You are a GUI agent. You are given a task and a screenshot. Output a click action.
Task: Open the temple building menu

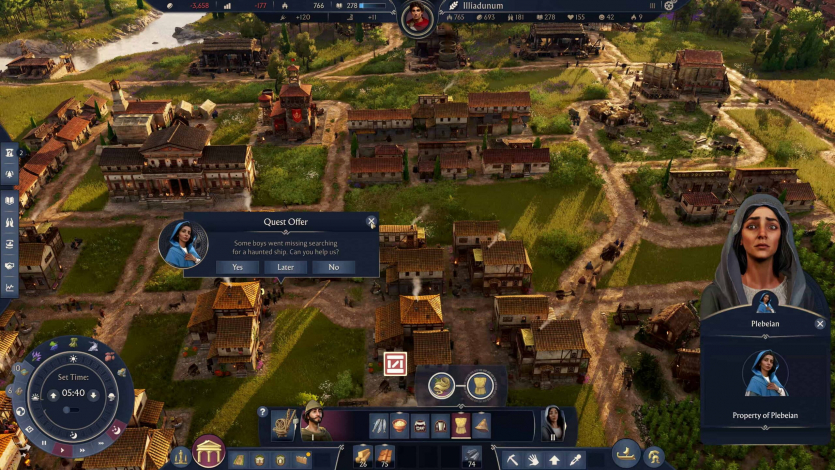point(209,452)
